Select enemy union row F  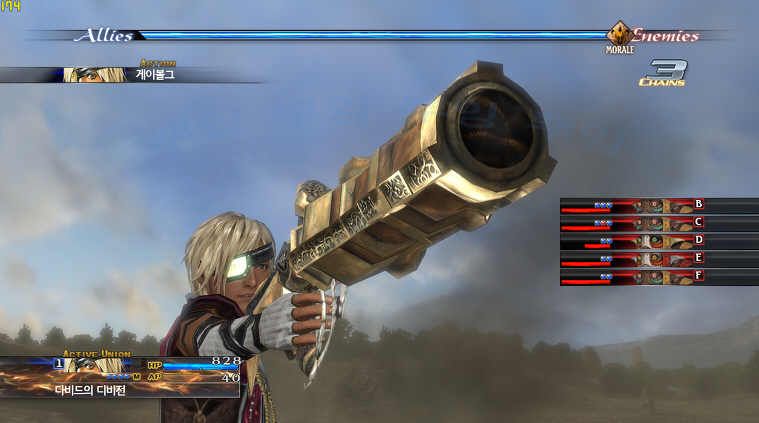tap(655, 277)
